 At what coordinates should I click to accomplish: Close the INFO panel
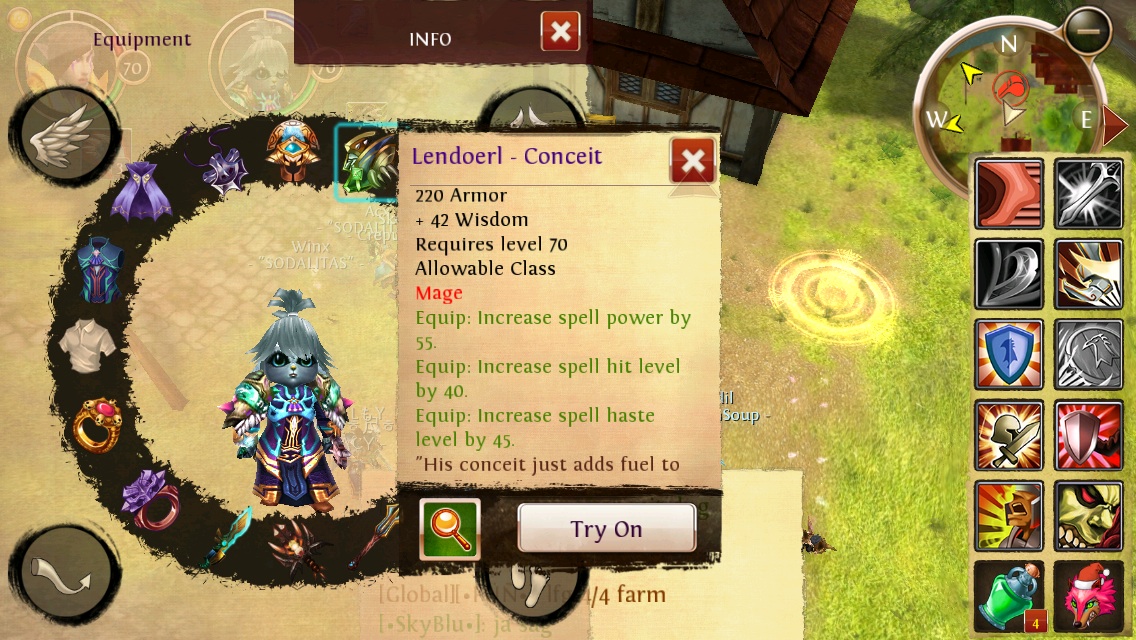pyautogui.click(x=560, y=32)
